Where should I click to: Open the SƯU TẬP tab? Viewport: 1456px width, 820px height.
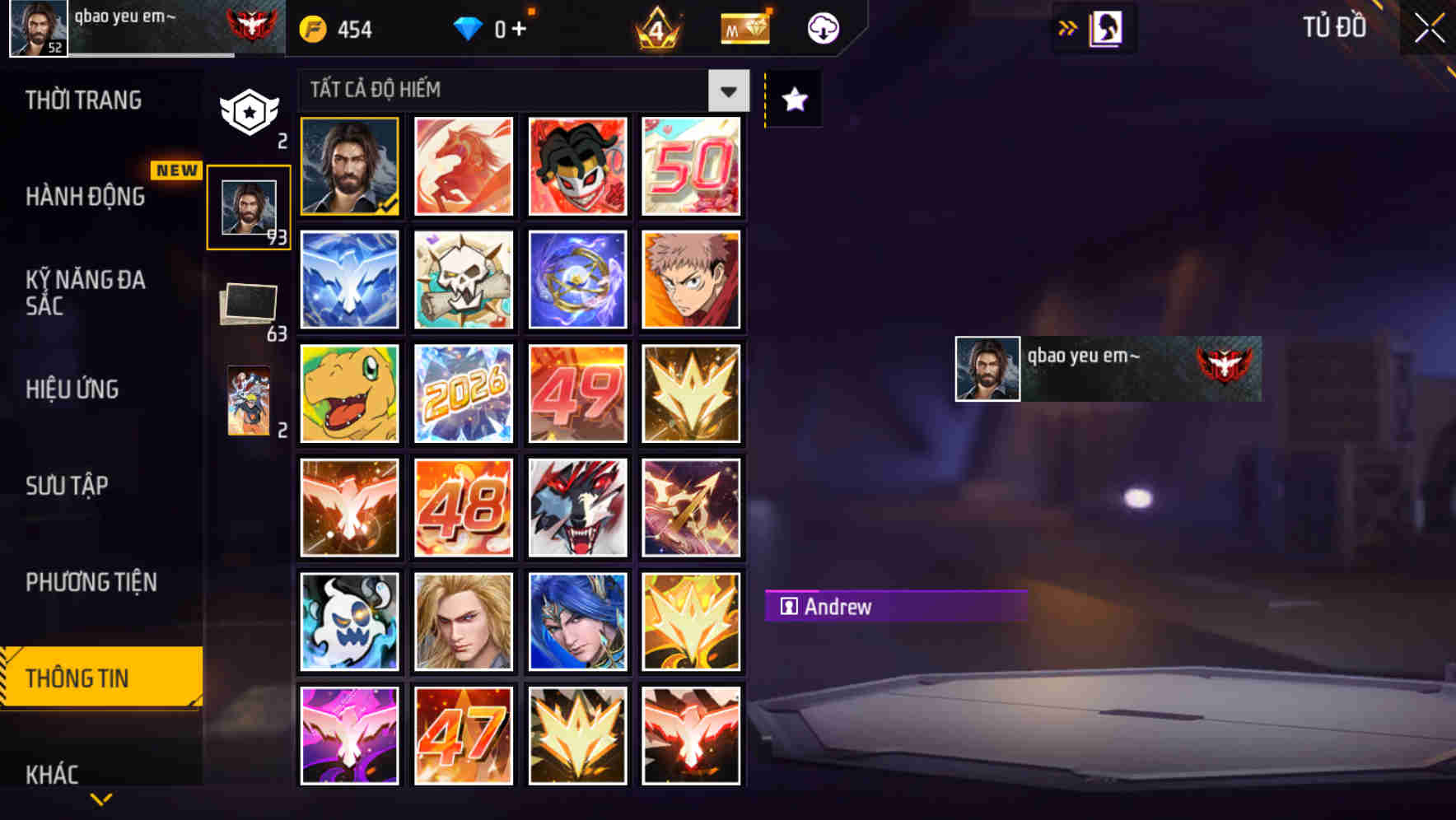tap(68, 486)
